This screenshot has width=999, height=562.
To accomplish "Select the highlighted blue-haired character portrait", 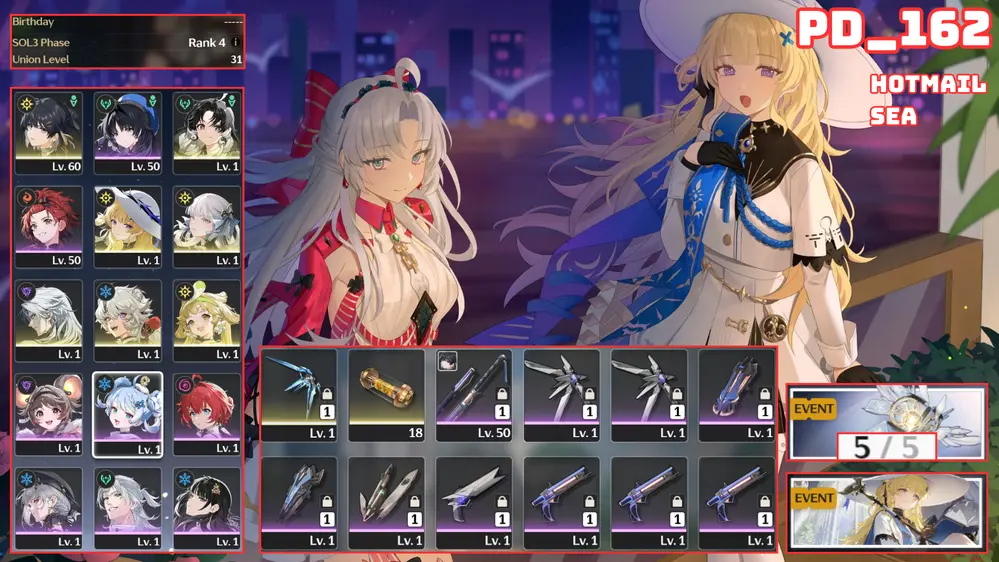I will point(128,414).
